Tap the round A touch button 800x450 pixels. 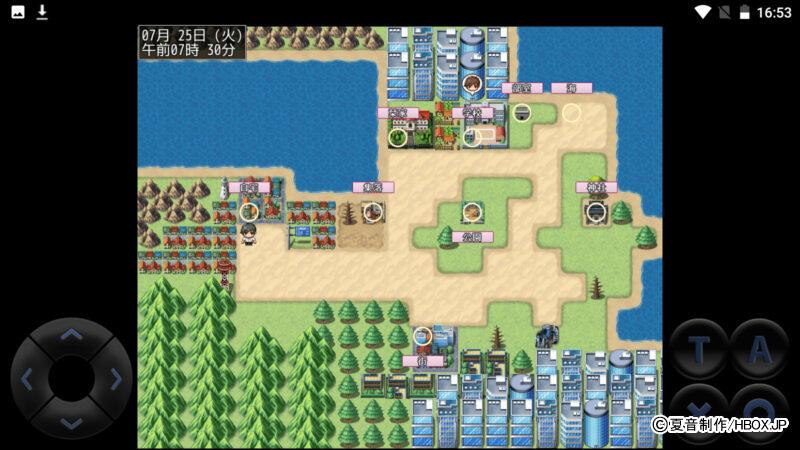(x=759, y=348)
